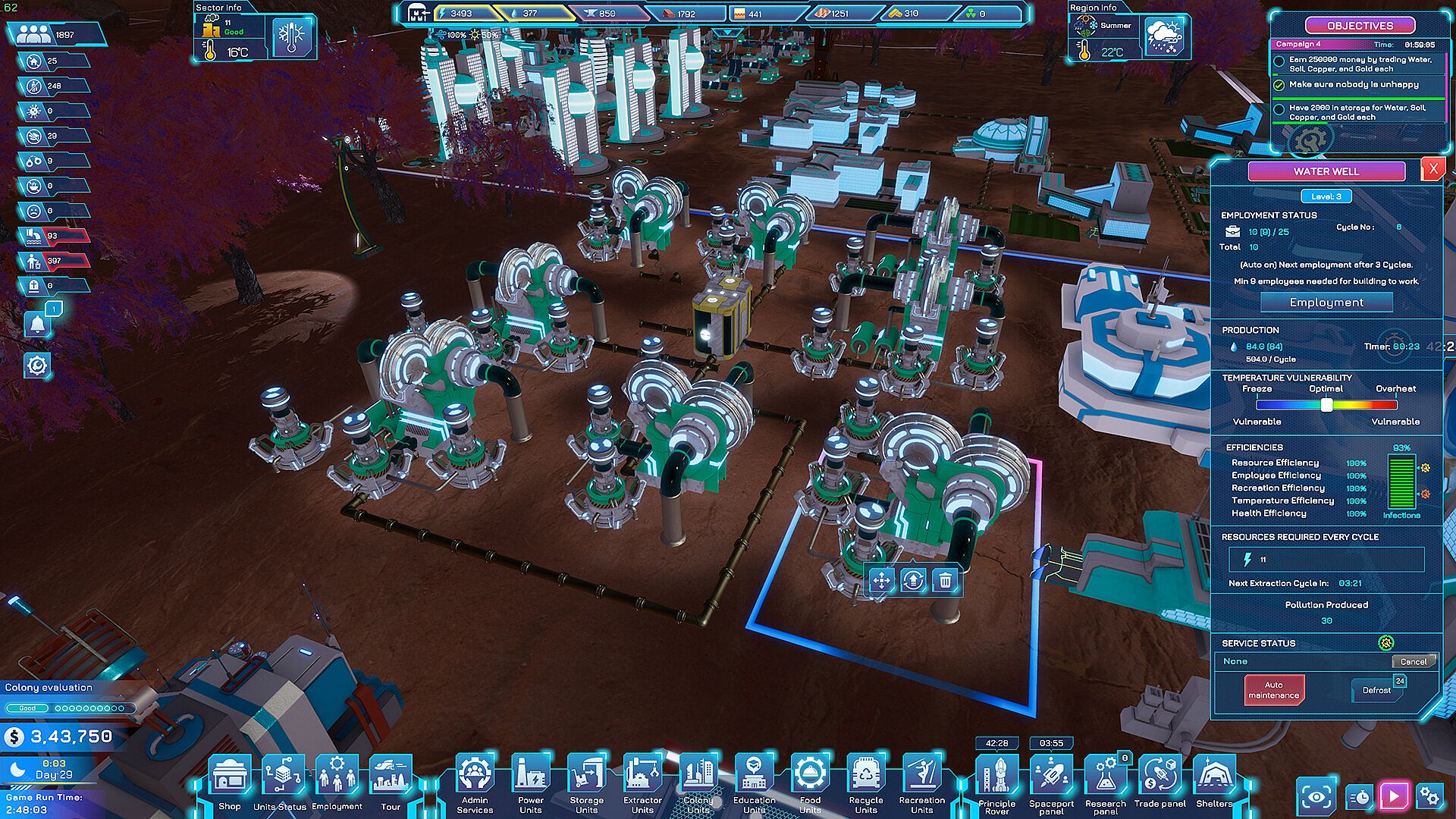Open the Research panel
This screenshot has width=1456, height=819.
(1106, 780)
